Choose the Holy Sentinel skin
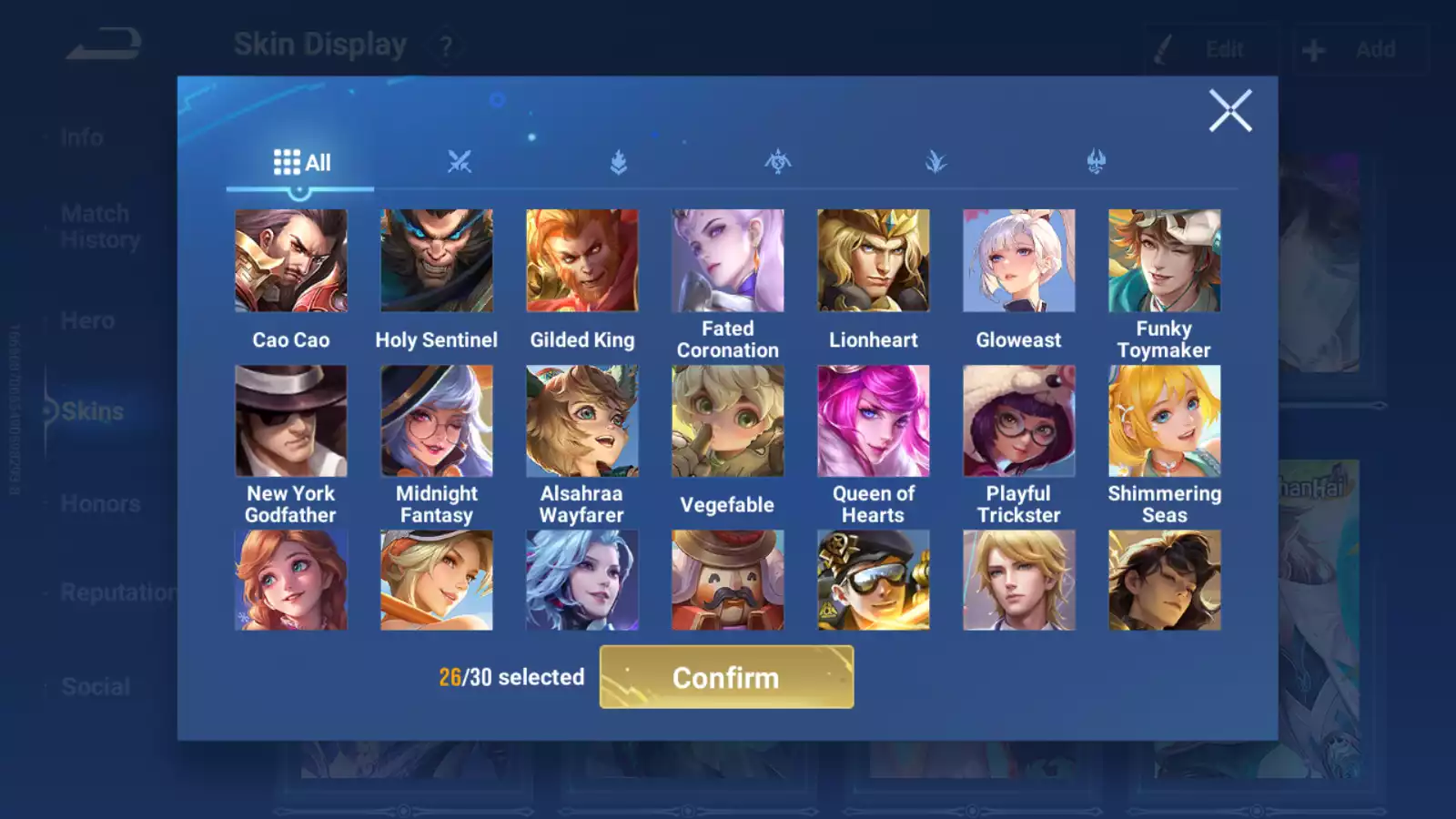The image size is (1456, 819). (x=437, y=261)
